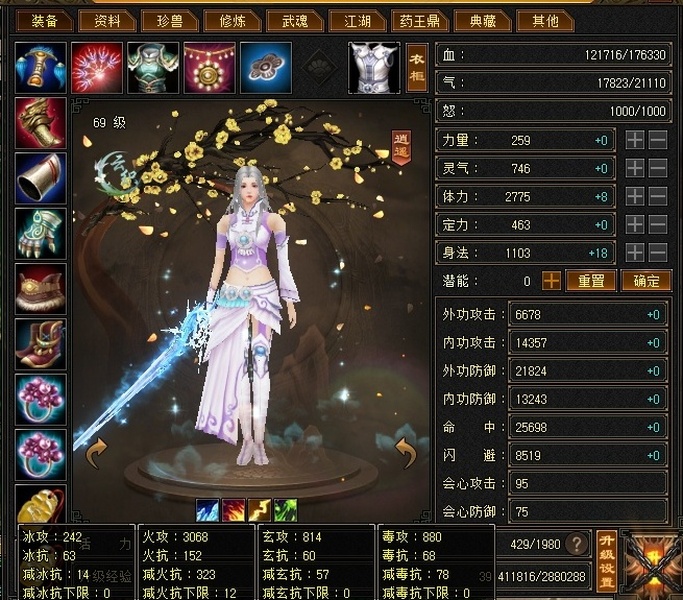The width and height of the screenshot is (683, 600).
Task: Open the 资料 tab
Action: click(x=105, y=20)
